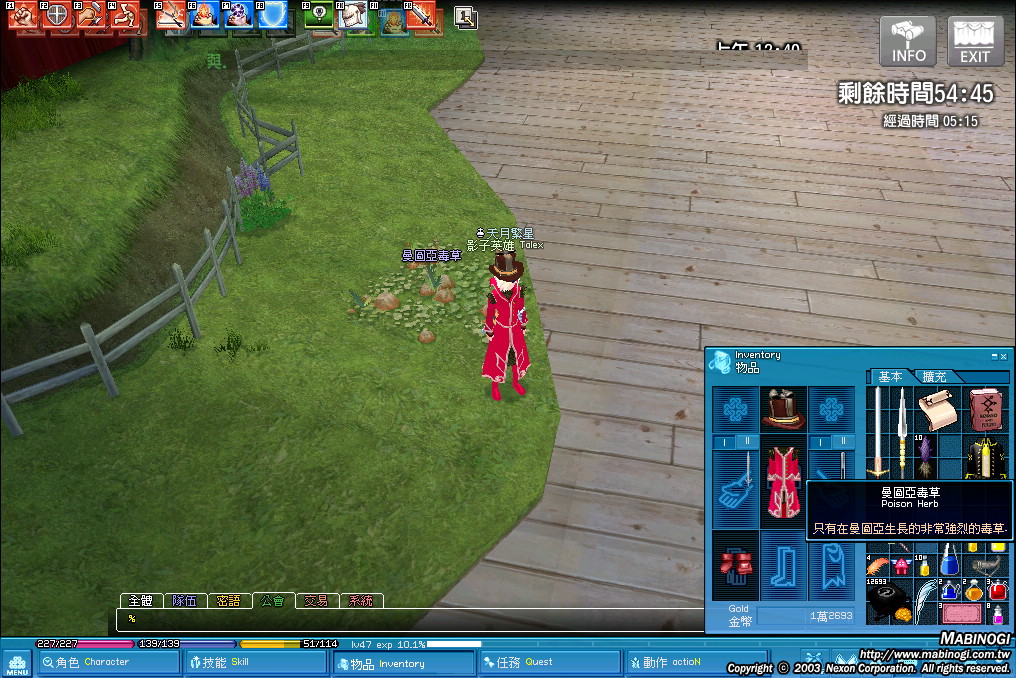This screenshot has width=1016, height=678.
Task: Click the chat input field
Action: 400,619
